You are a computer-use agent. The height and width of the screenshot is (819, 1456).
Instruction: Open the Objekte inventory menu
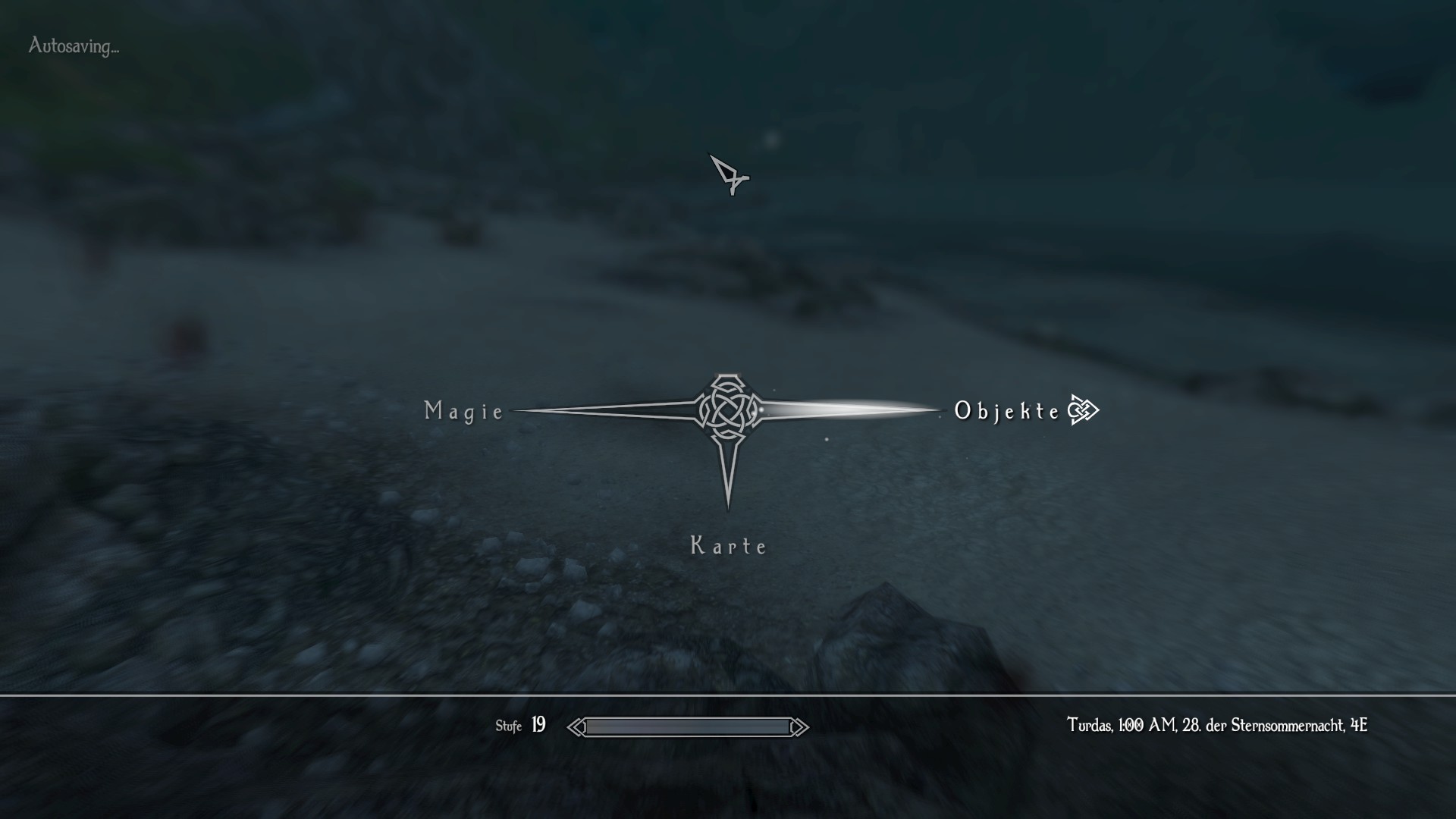(1007, 411)
